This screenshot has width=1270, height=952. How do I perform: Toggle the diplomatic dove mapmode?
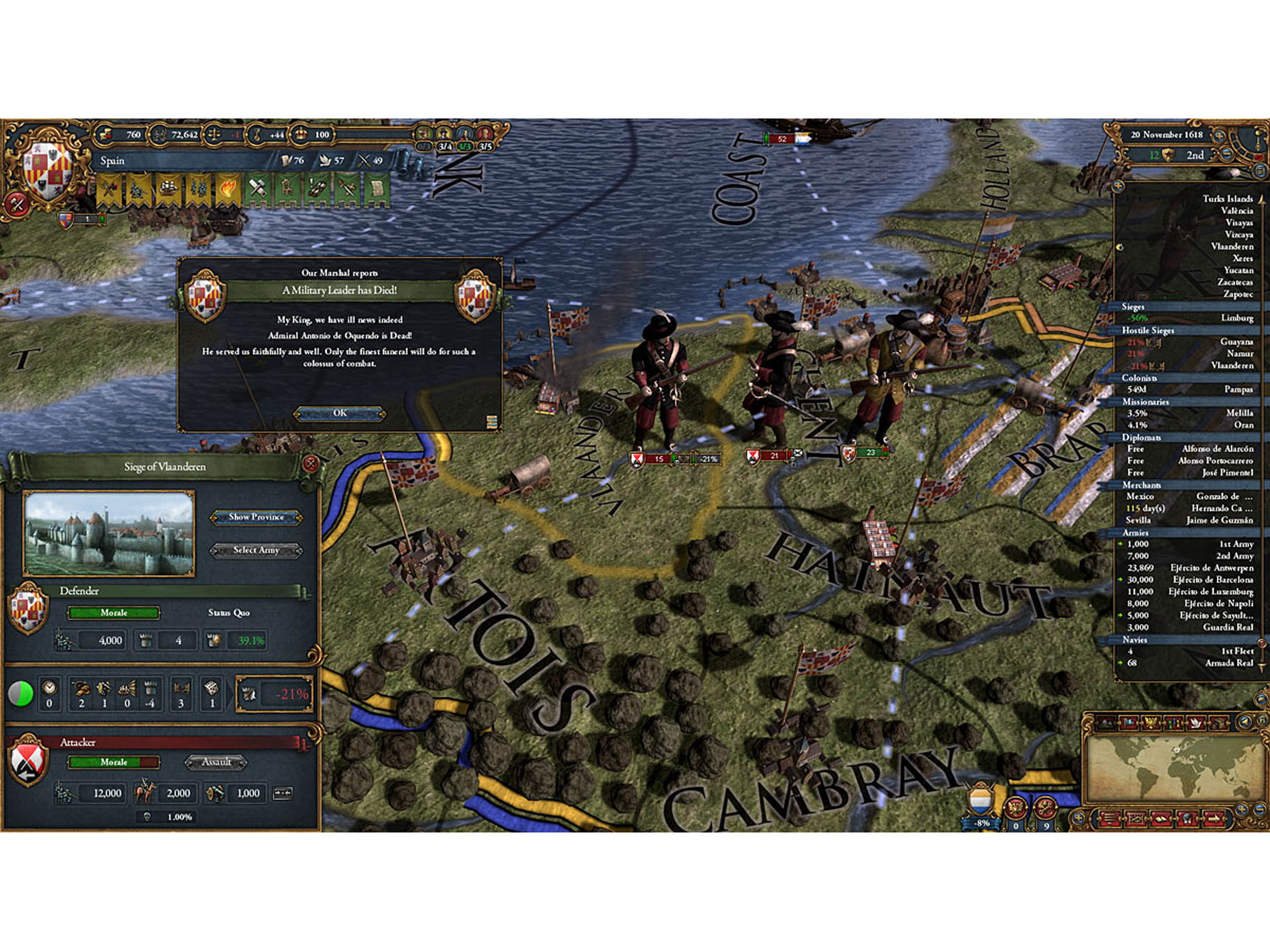1197,722
